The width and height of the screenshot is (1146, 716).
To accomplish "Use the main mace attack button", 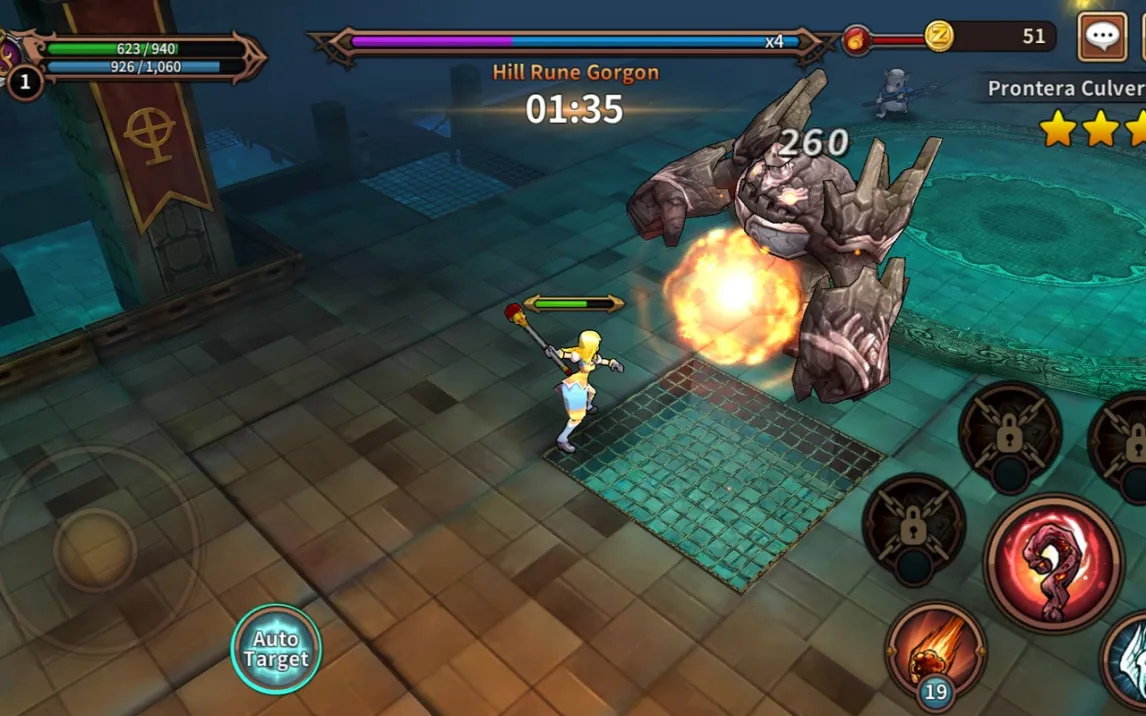I will tap(1052, 562).
